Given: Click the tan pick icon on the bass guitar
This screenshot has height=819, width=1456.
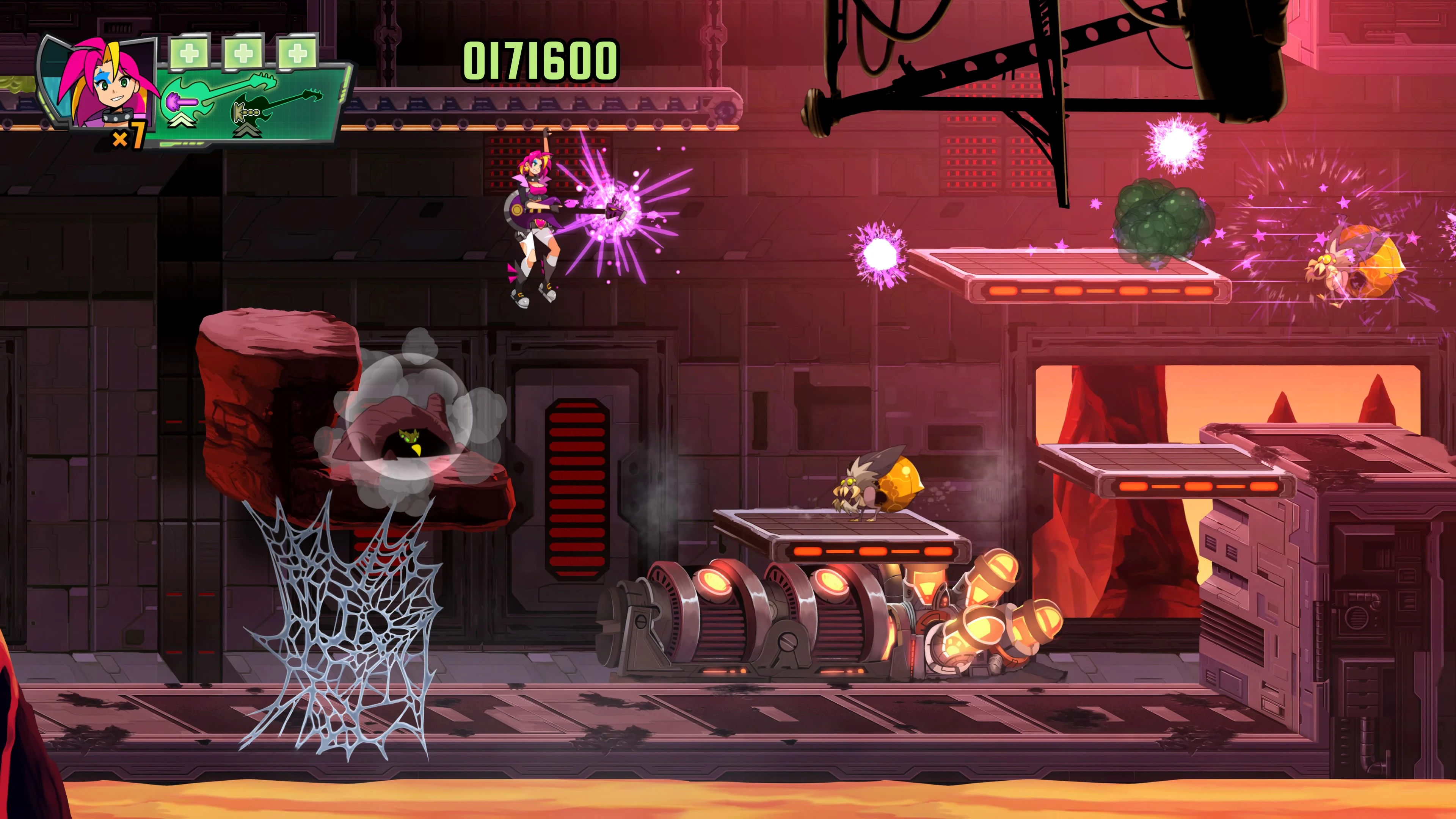Looking at the screenshot, I should coord(242,113).
